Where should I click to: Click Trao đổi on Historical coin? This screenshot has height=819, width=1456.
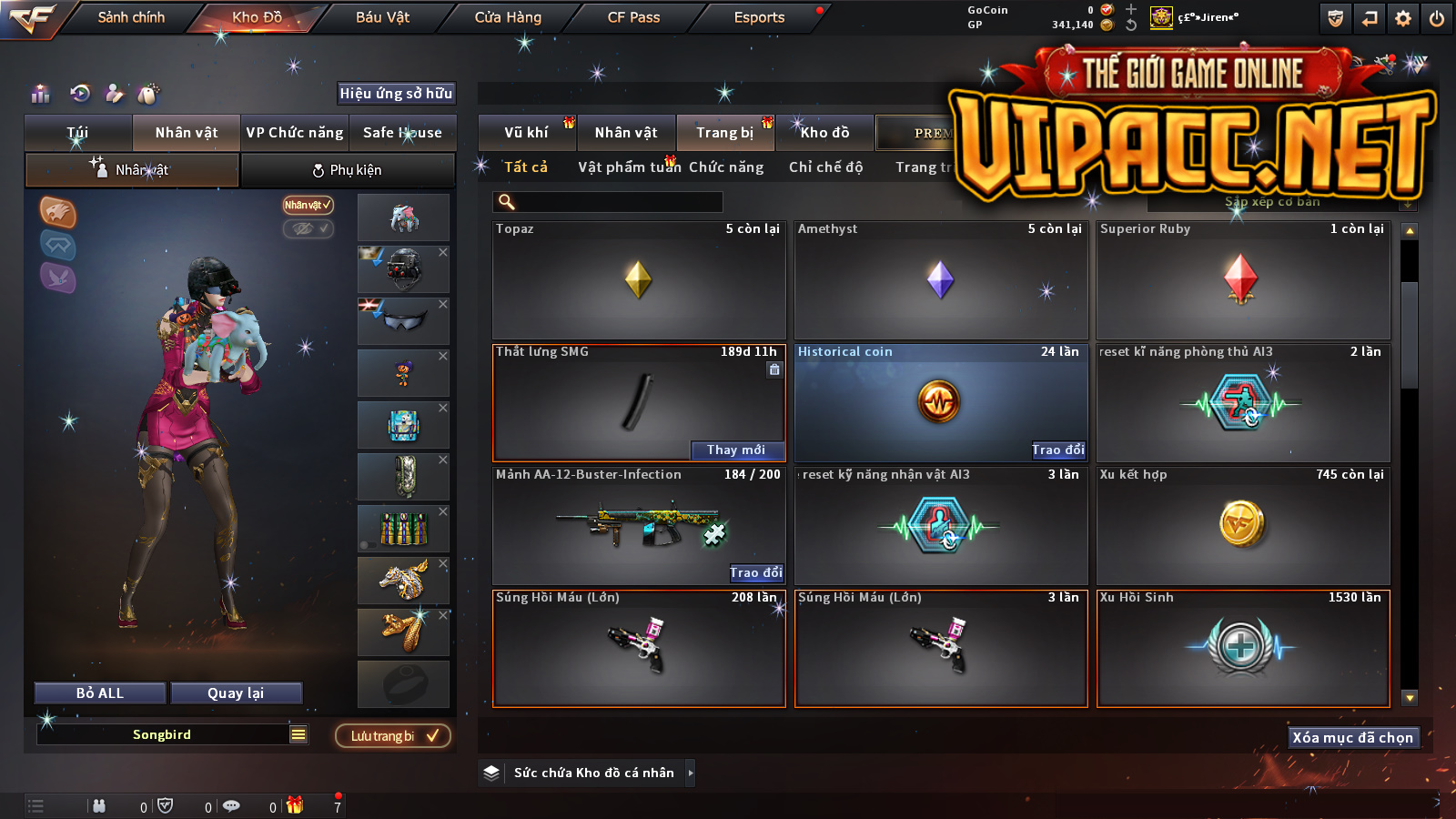(x=1057, y=450)
